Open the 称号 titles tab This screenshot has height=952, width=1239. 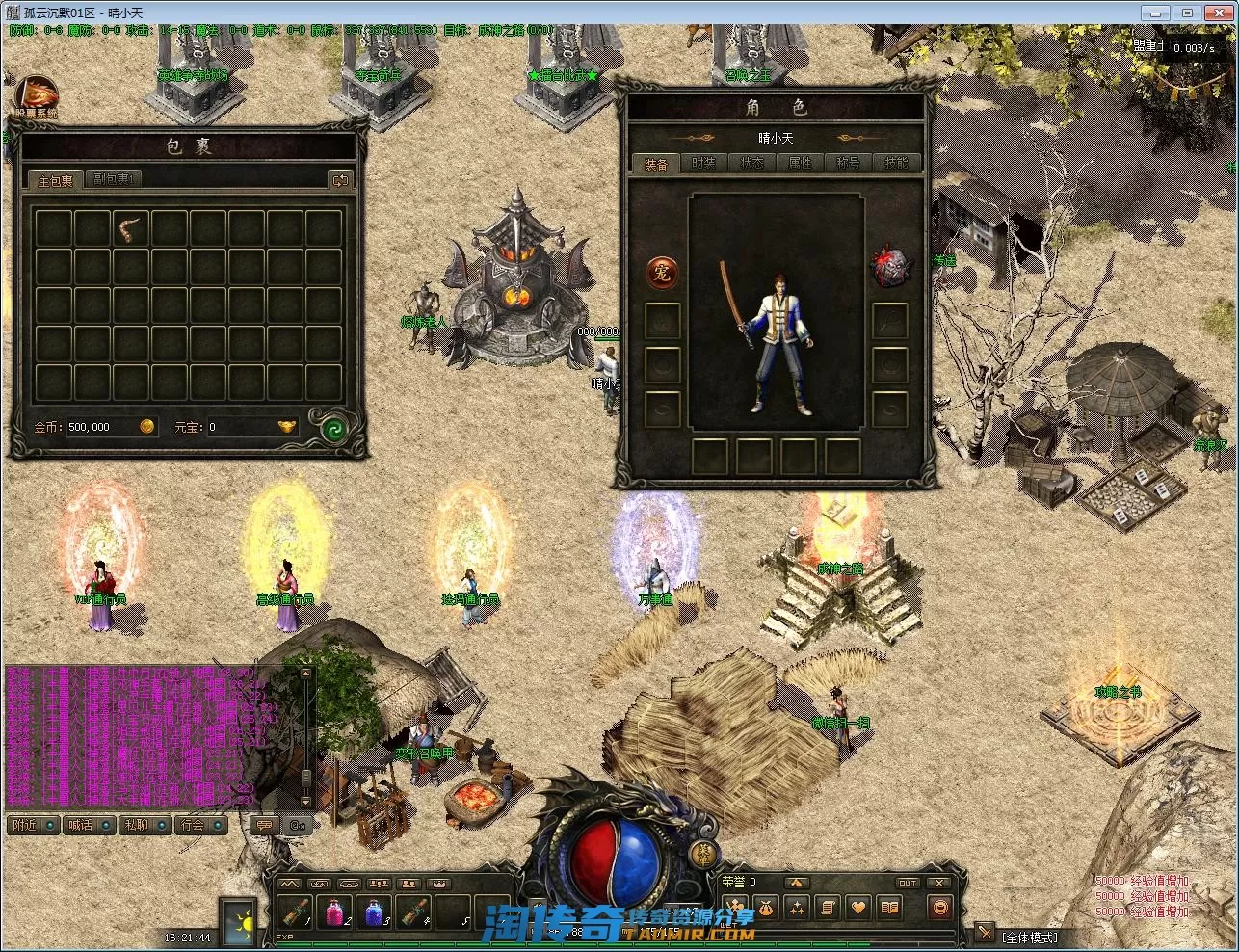coord(848,163)
